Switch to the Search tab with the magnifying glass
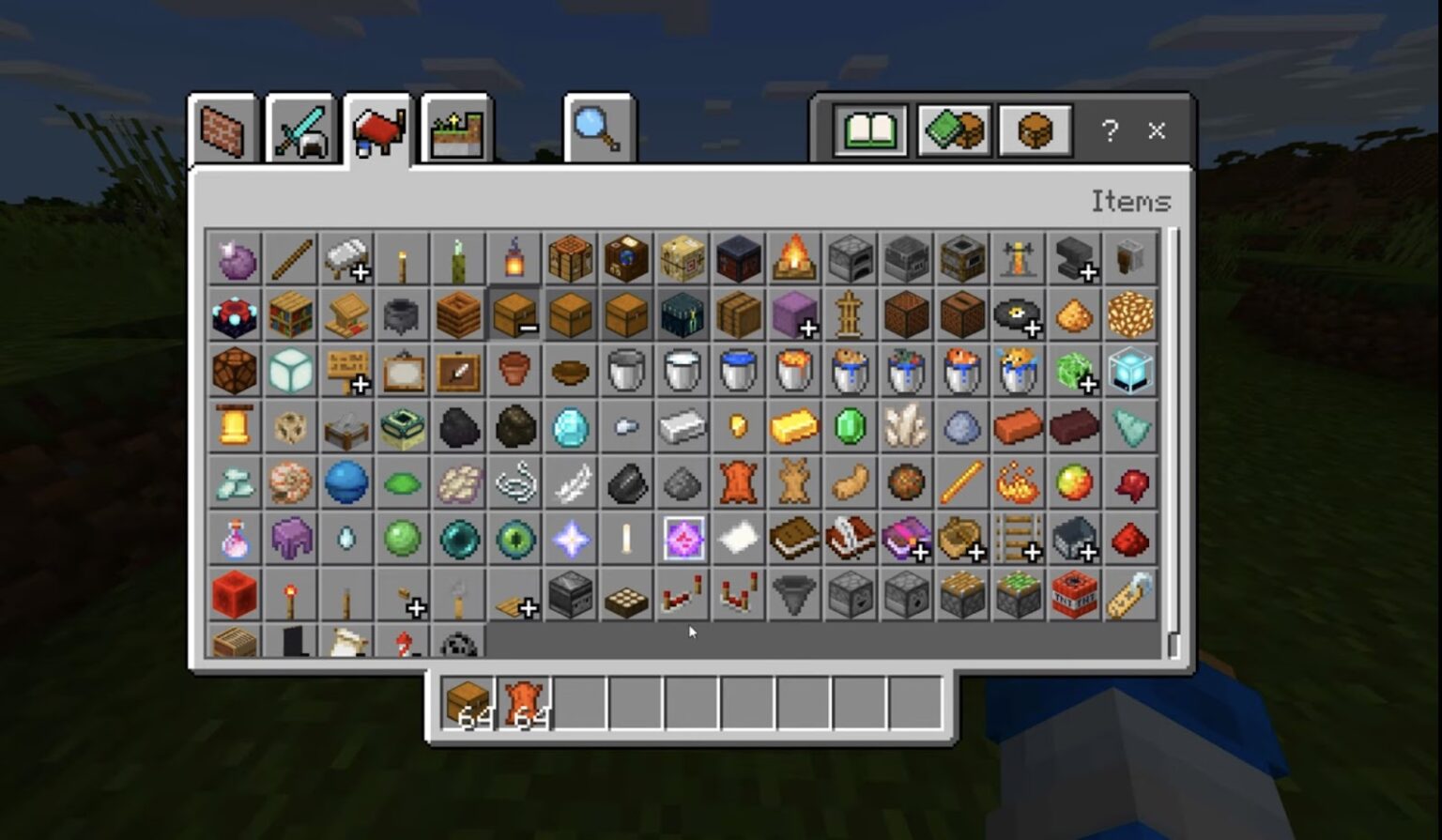This screenshot has height=840, width=1442. 597,129
